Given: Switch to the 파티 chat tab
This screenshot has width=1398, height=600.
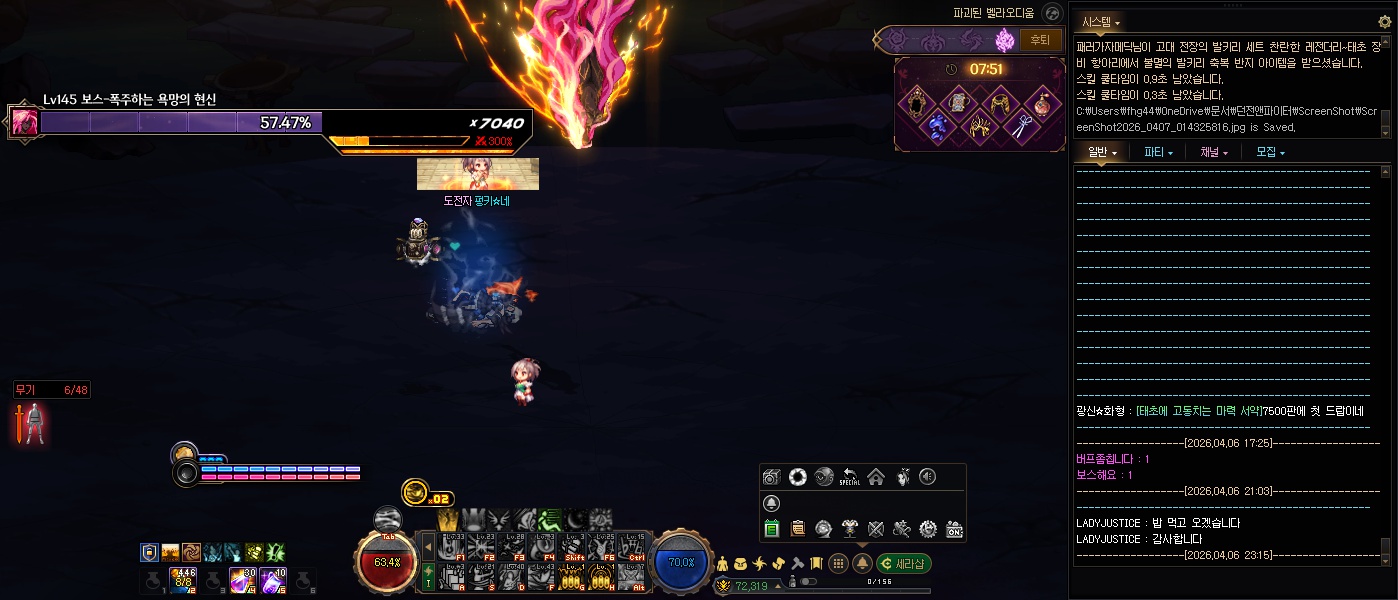Looking at the screenshot, I should [x=1158, y=153].
